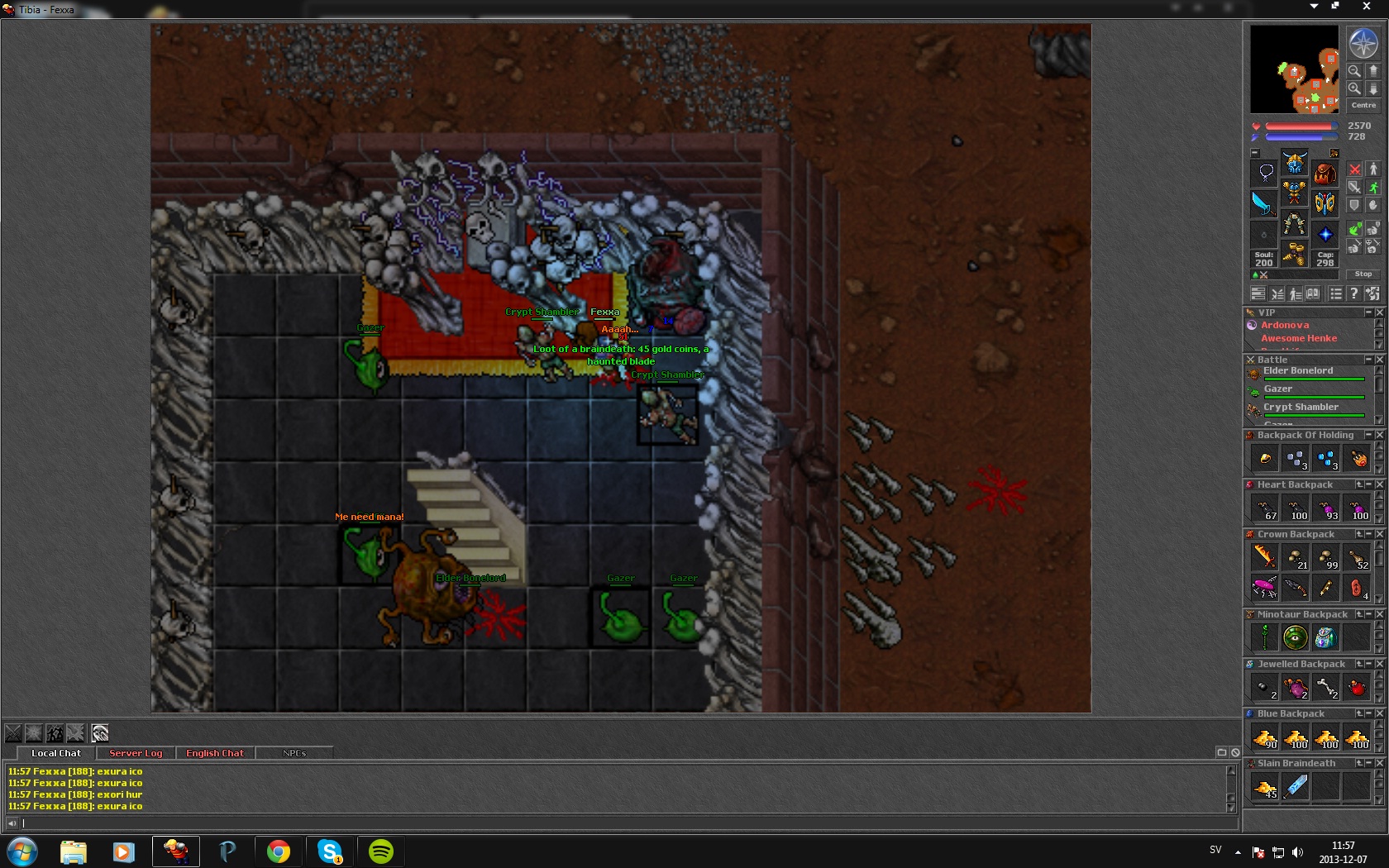This screenshot has height=868, width=1389.
Task: Click the Stop button
Action: coord(1363,274)
